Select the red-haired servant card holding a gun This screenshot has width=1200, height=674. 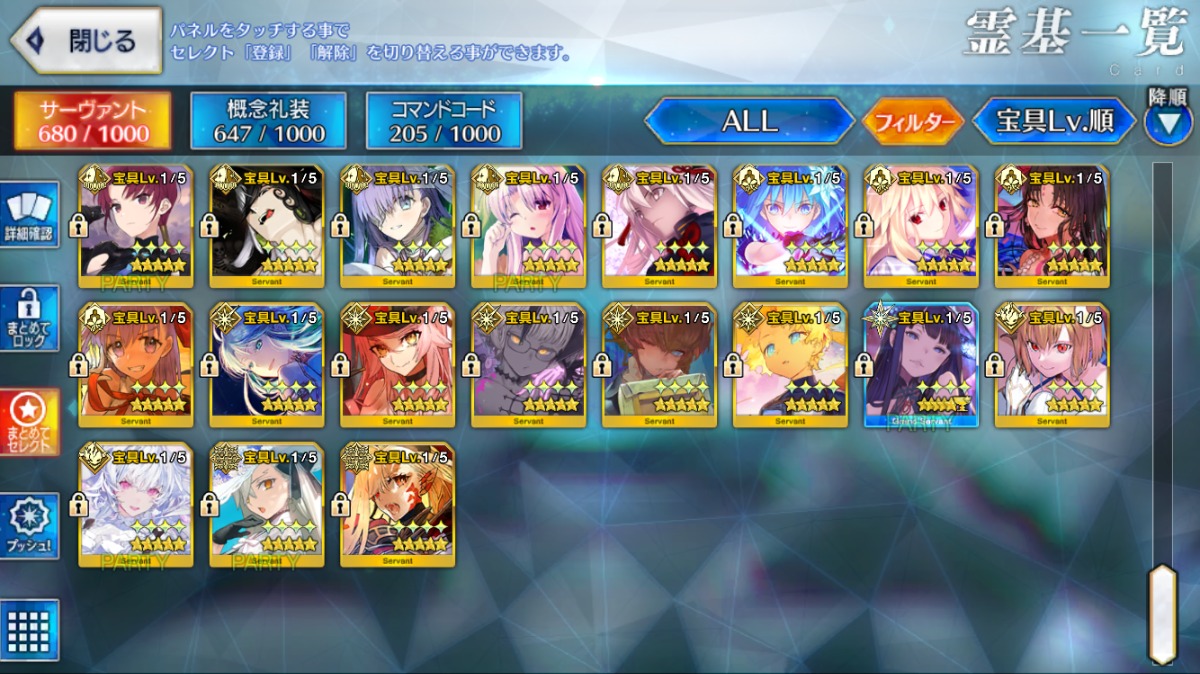tap(135, 226)
